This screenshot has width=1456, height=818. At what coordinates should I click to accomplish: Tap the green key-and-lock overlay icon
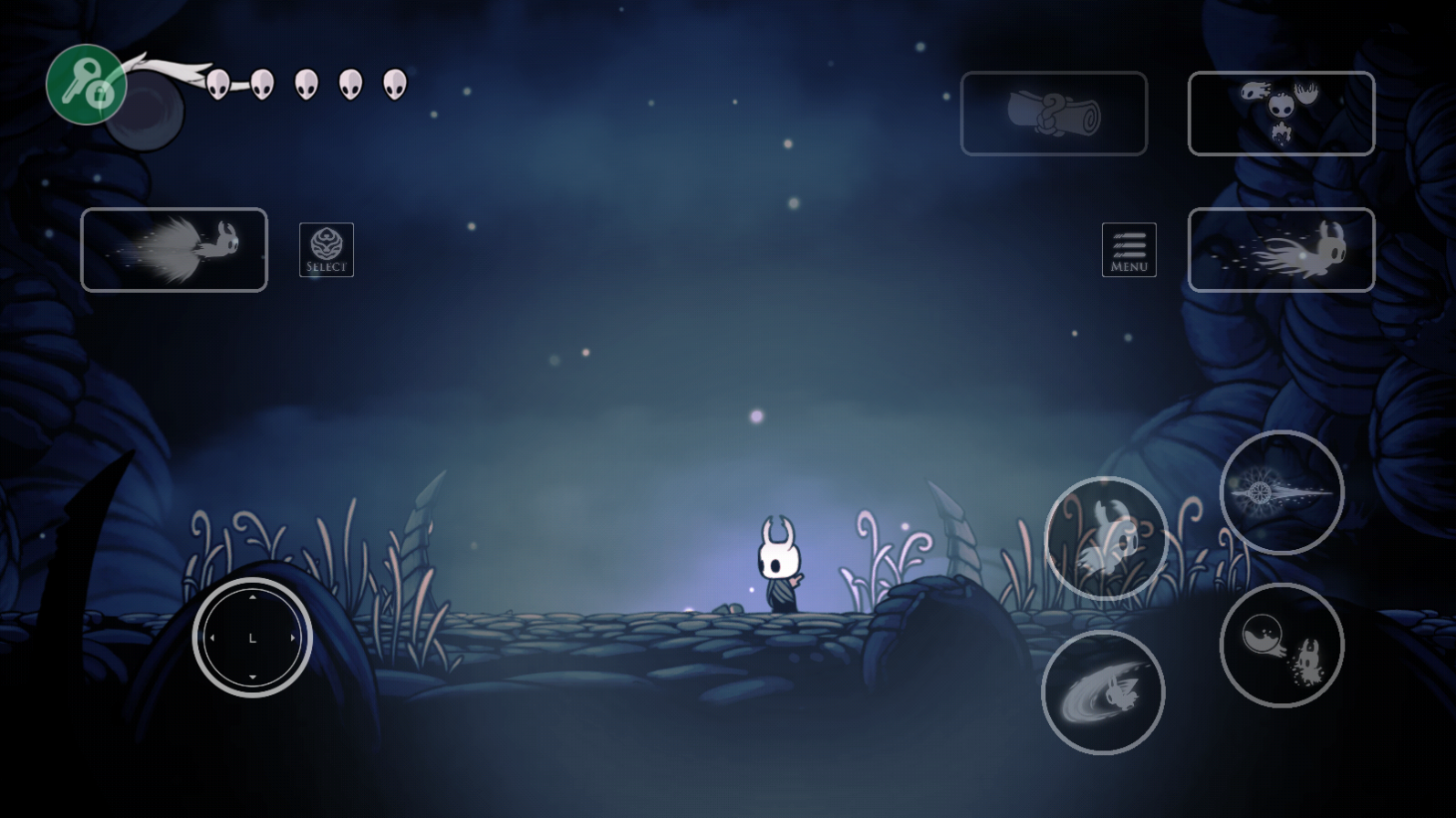(x=86, y=84)
